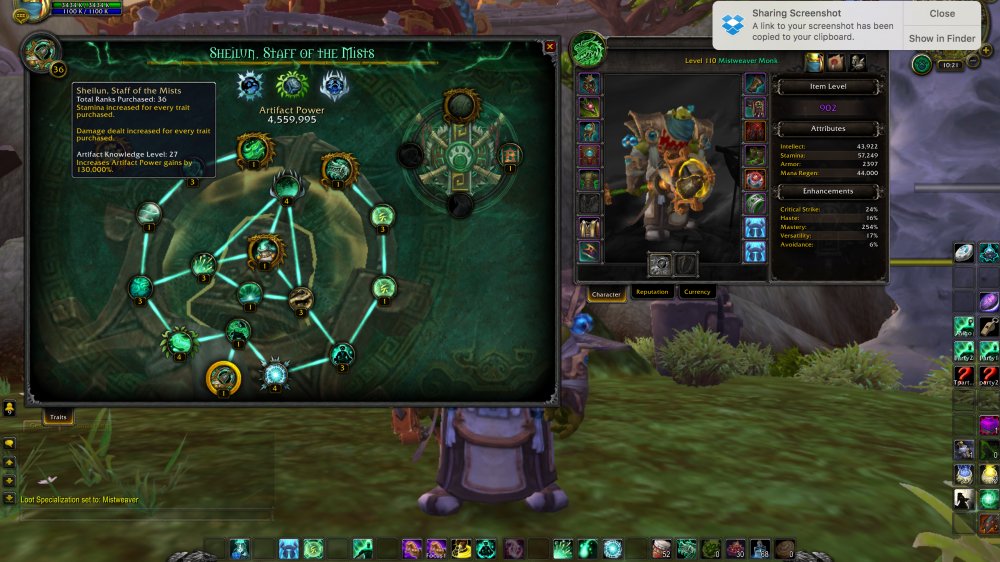Select the Character tab
1000x562 pixels.
[x=606, y=294]
